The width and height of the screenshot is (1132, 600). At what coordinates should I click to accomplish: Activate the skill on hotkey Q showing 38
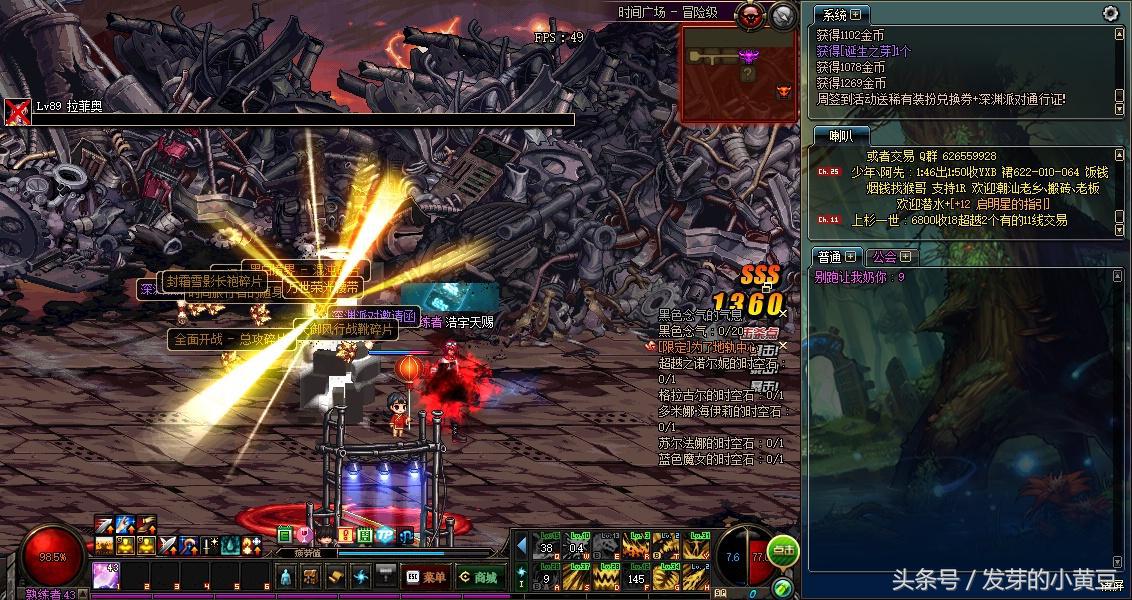point(547,546)
